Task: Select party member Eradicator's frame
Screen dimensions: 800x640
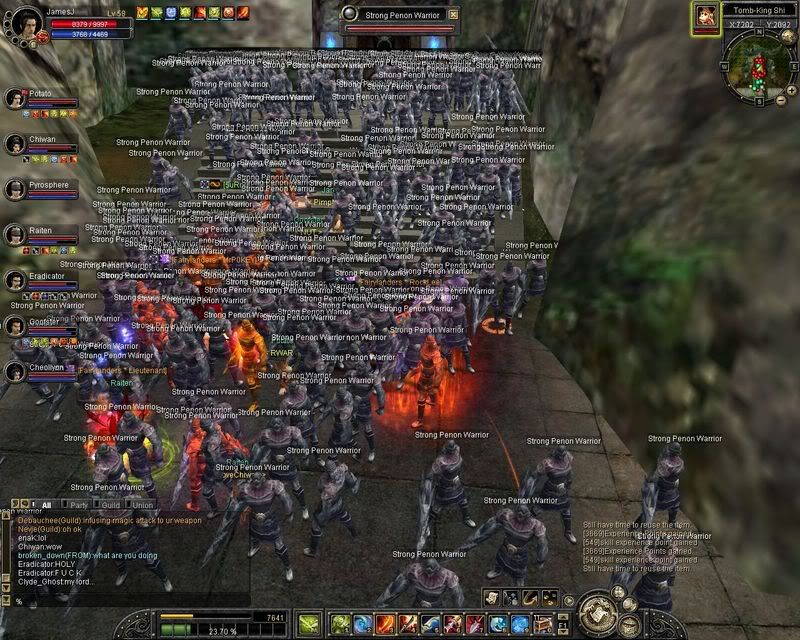Action: click(40, 282)
